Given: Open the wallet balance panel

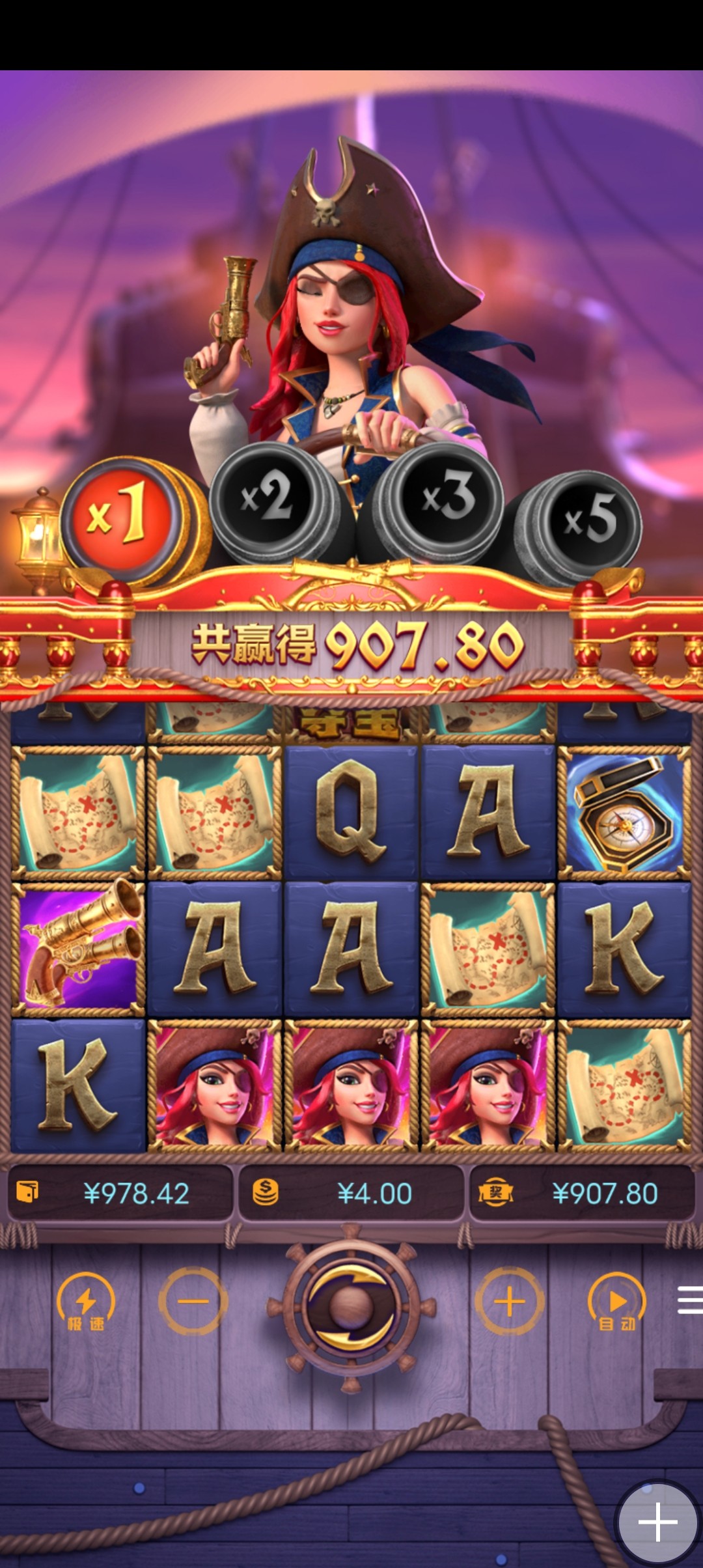Looking at the screenshot, I should (120, 1193).
